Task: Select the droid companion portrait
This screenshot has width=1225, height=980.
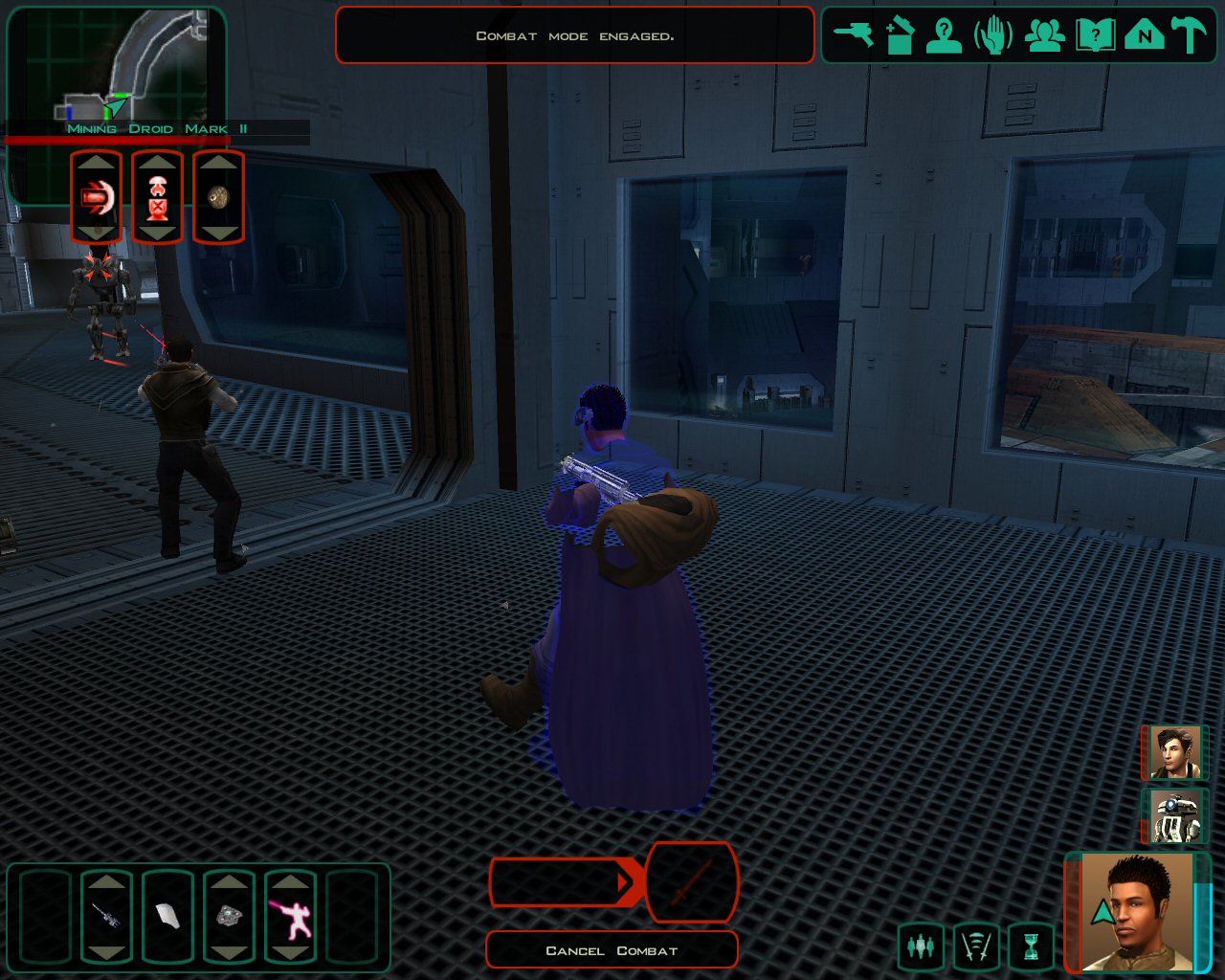Action: [1175, 815]
